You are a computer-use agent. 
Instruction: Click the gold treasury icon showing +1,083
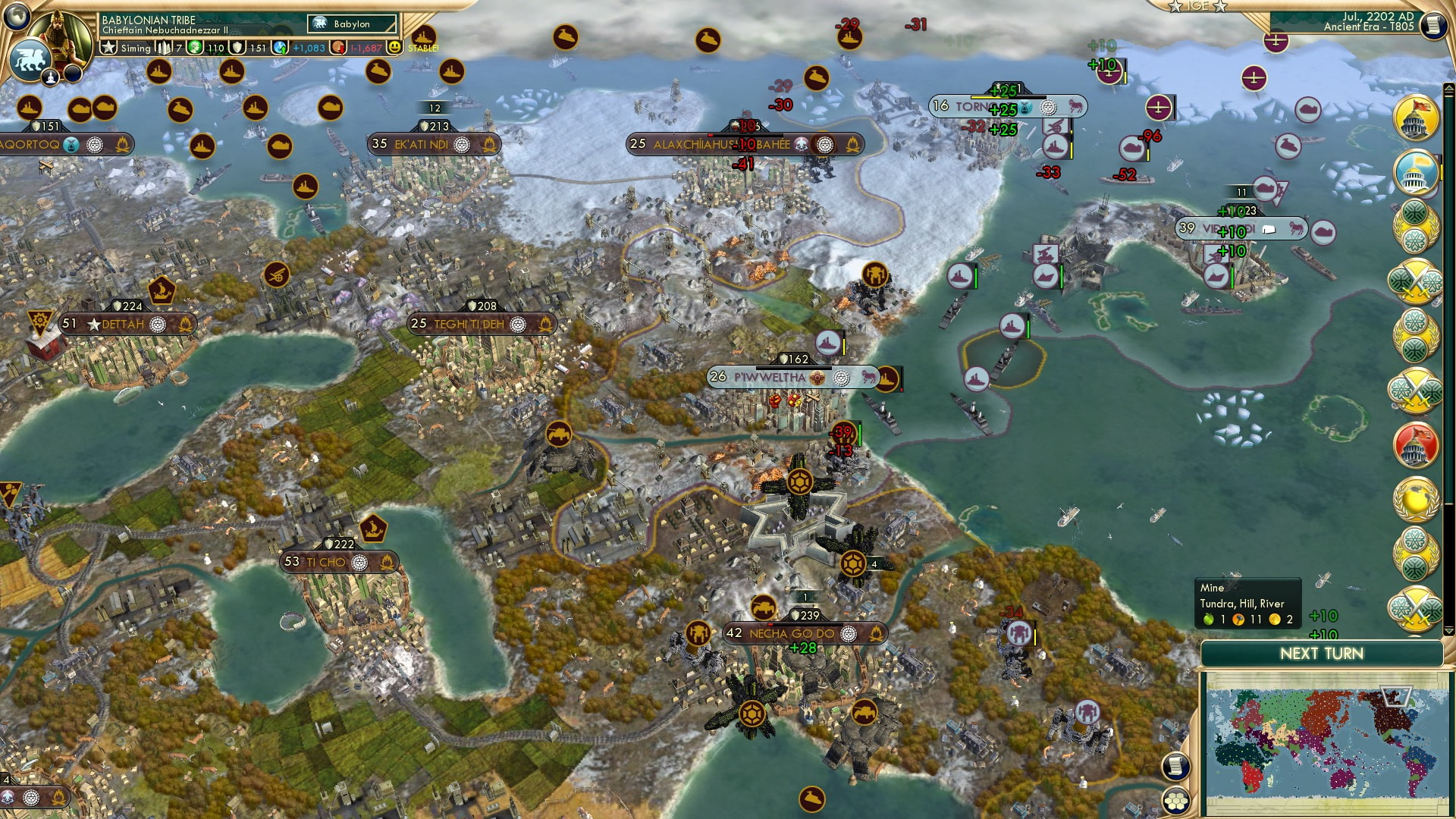pyautogui.click(x=279, y=47)
